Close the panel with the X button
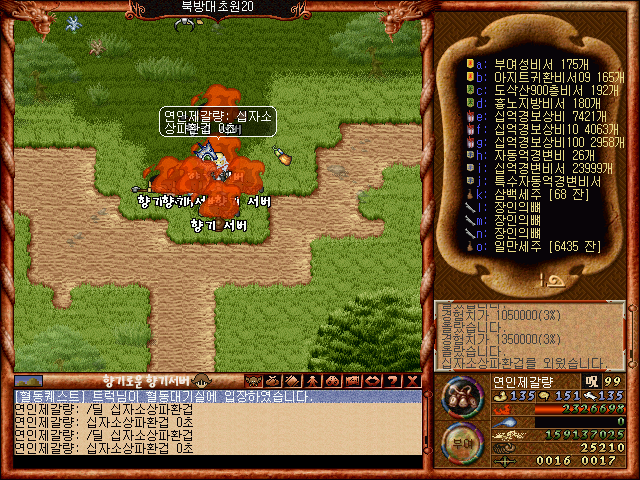The image size is (640, 480). click(410, 380)
